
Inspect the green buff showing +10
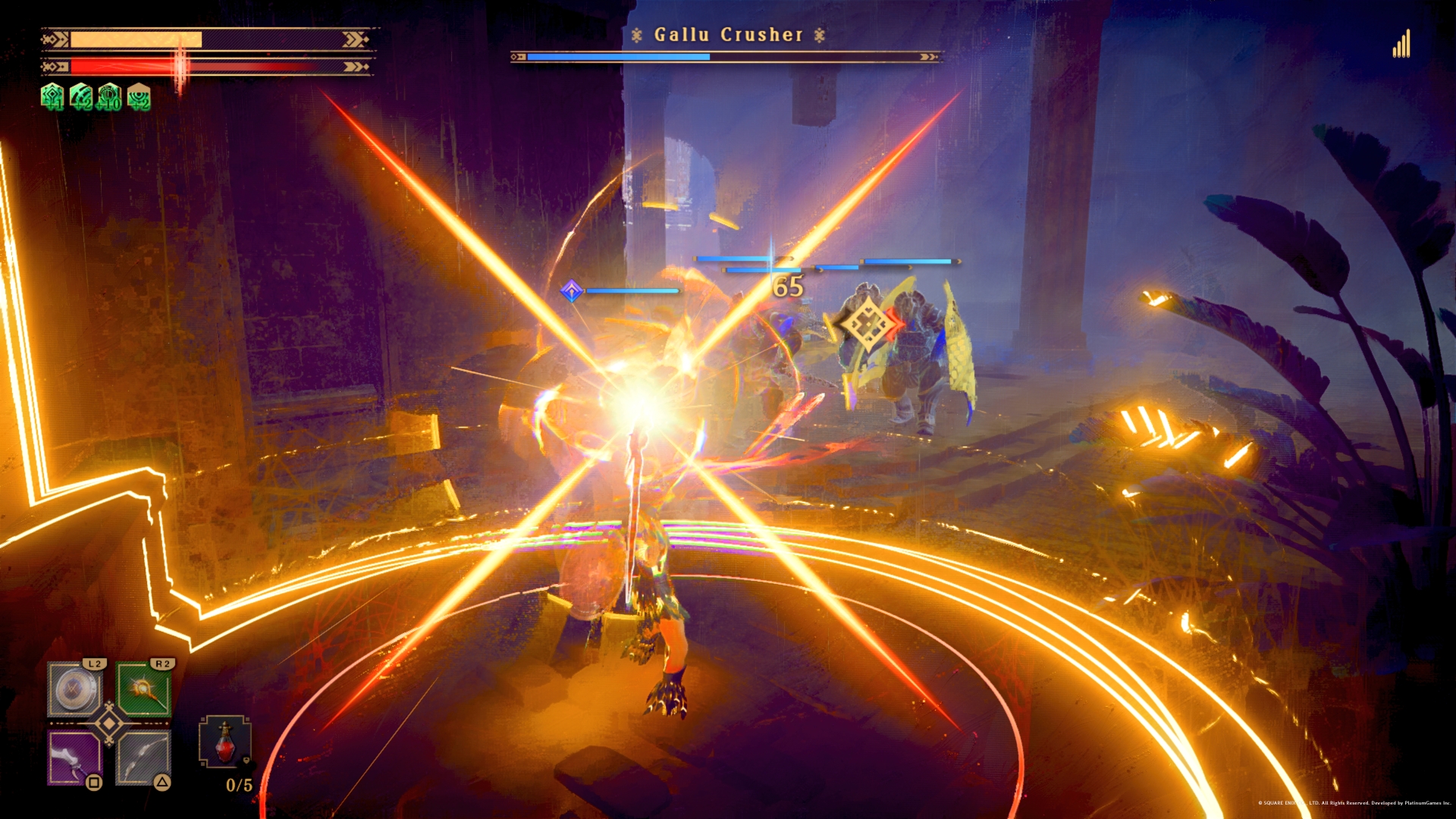click(x=109, y=97)
